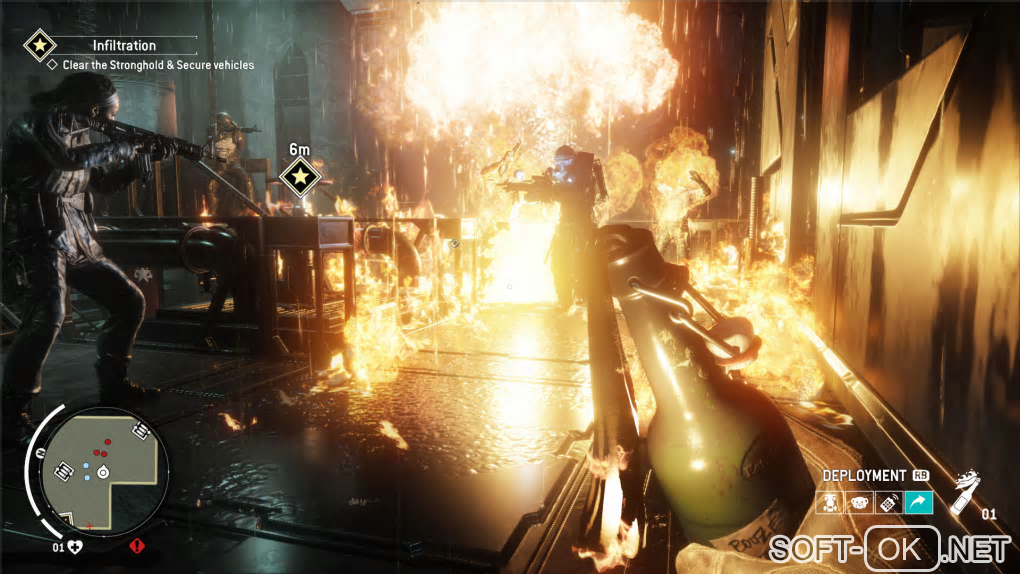The image size is (1020, 574).
Task: Open the Infiltration mission objective tracker
Action: click(124, 45)
